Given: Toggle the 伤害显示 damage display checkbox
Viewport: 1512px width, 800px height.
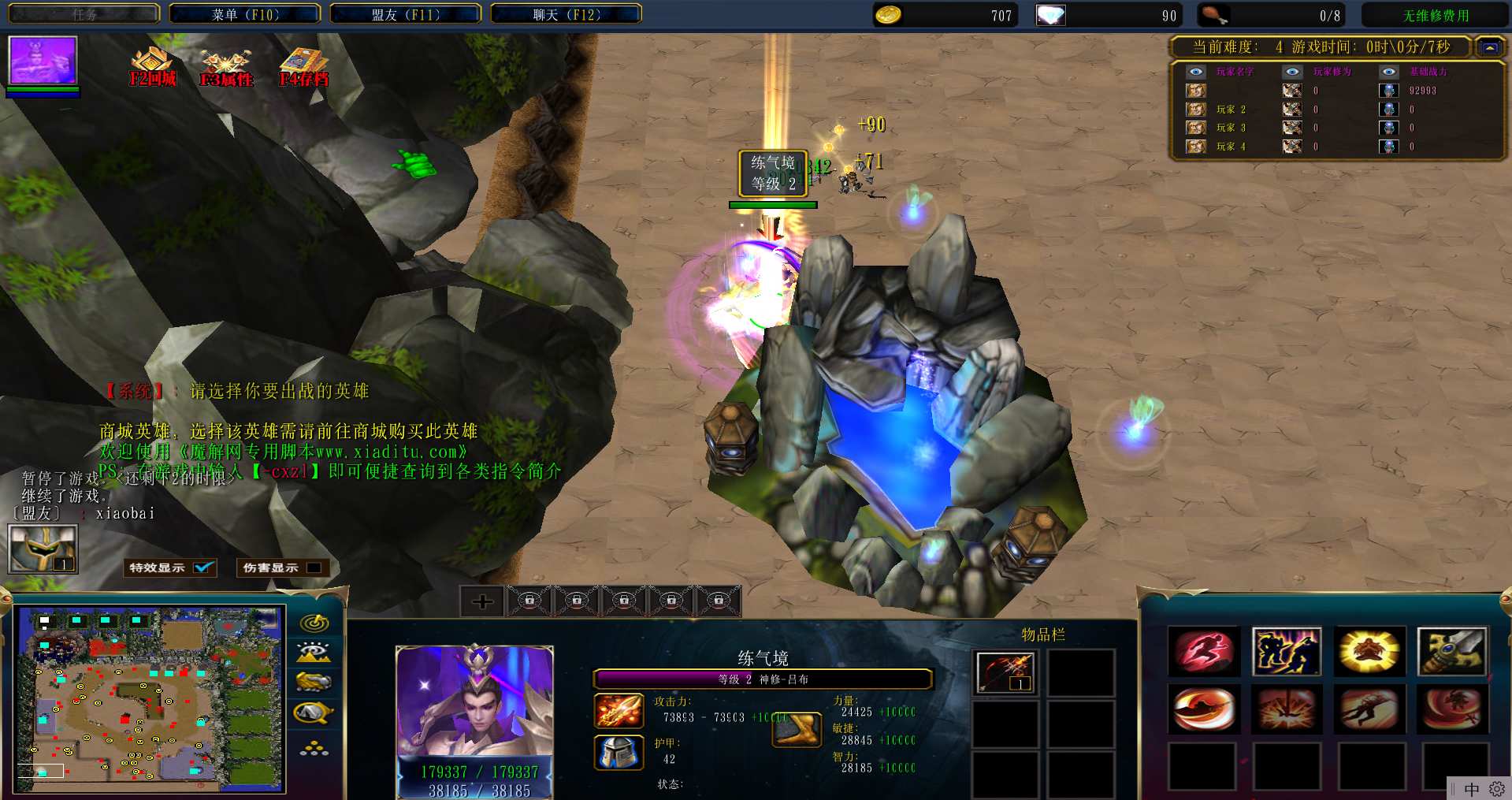Looking at the screenshot, I should (314, 567).
